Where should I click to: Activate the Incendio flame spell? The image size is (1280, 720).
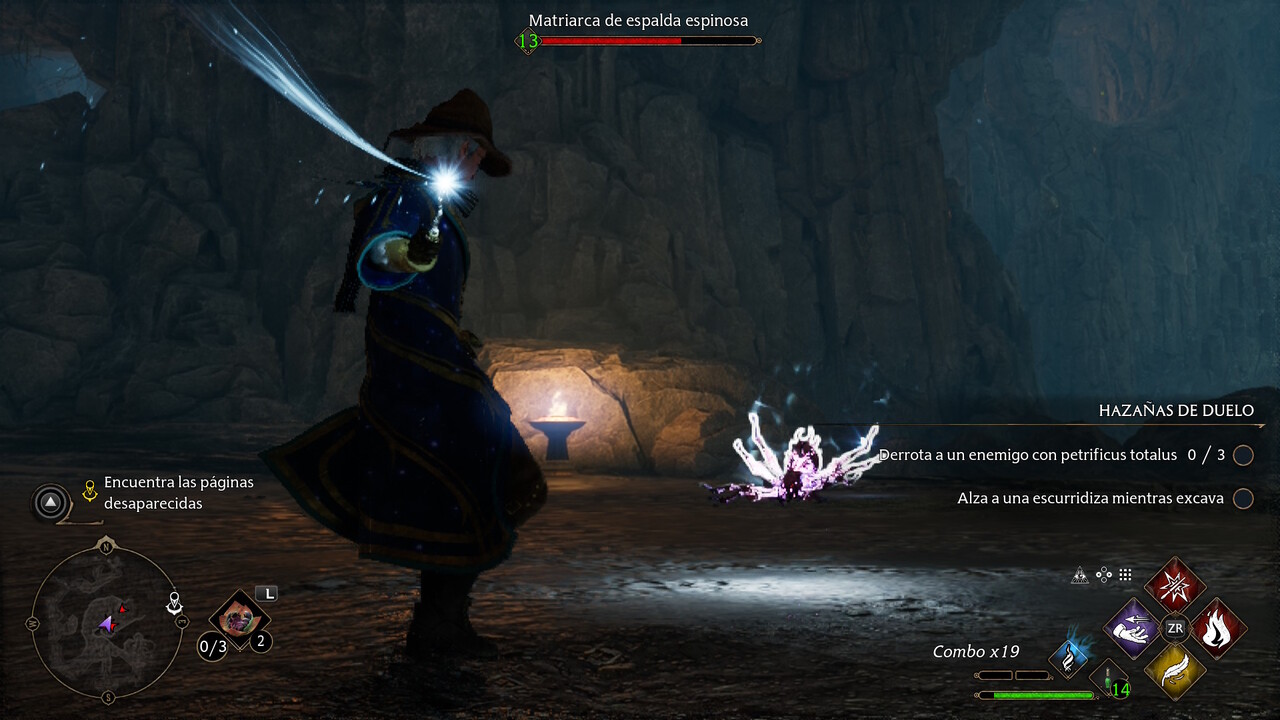[x=1217, y=628]
